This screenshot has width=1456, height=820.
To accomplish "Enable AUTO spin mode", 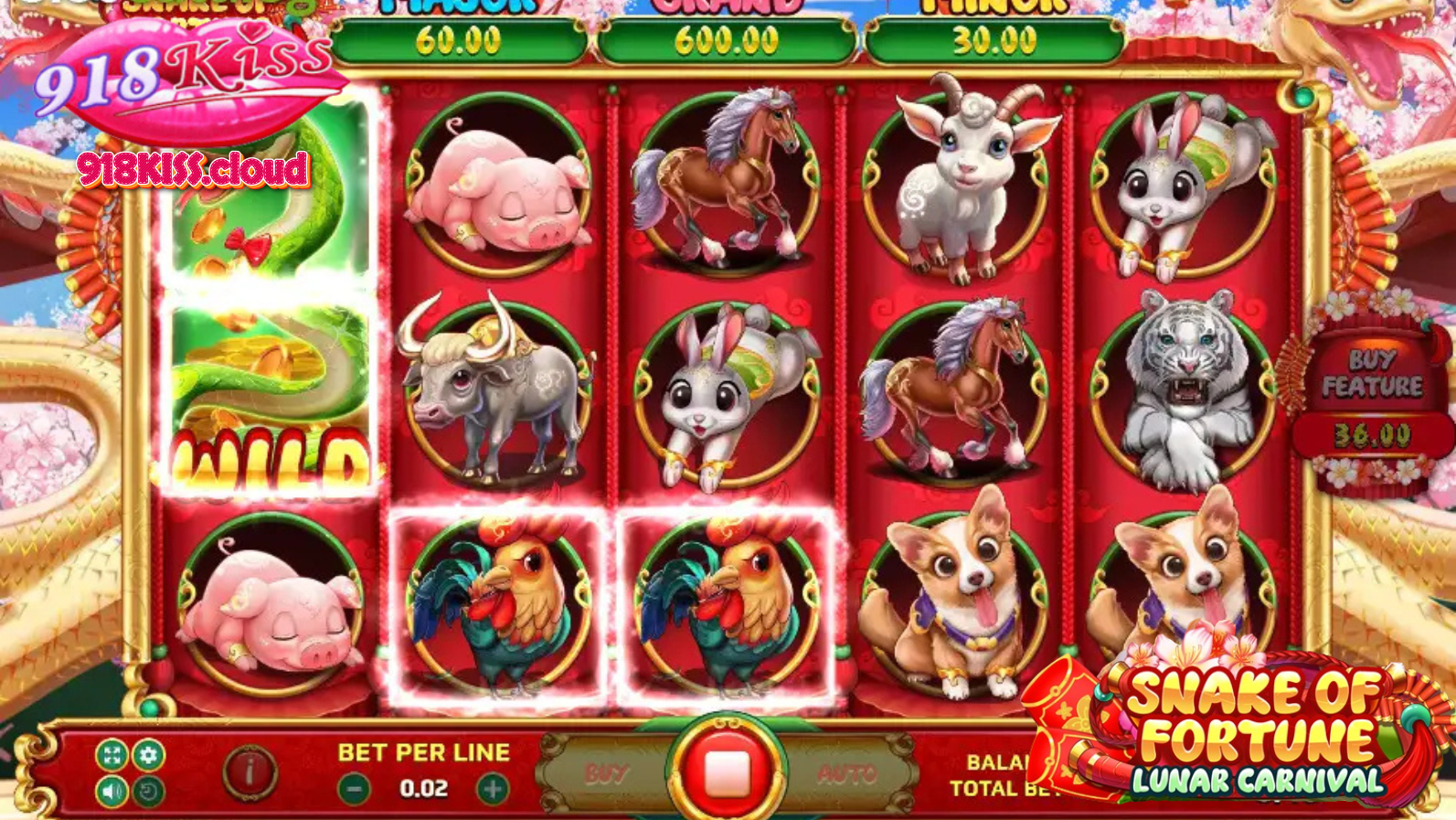I will 845,773.
